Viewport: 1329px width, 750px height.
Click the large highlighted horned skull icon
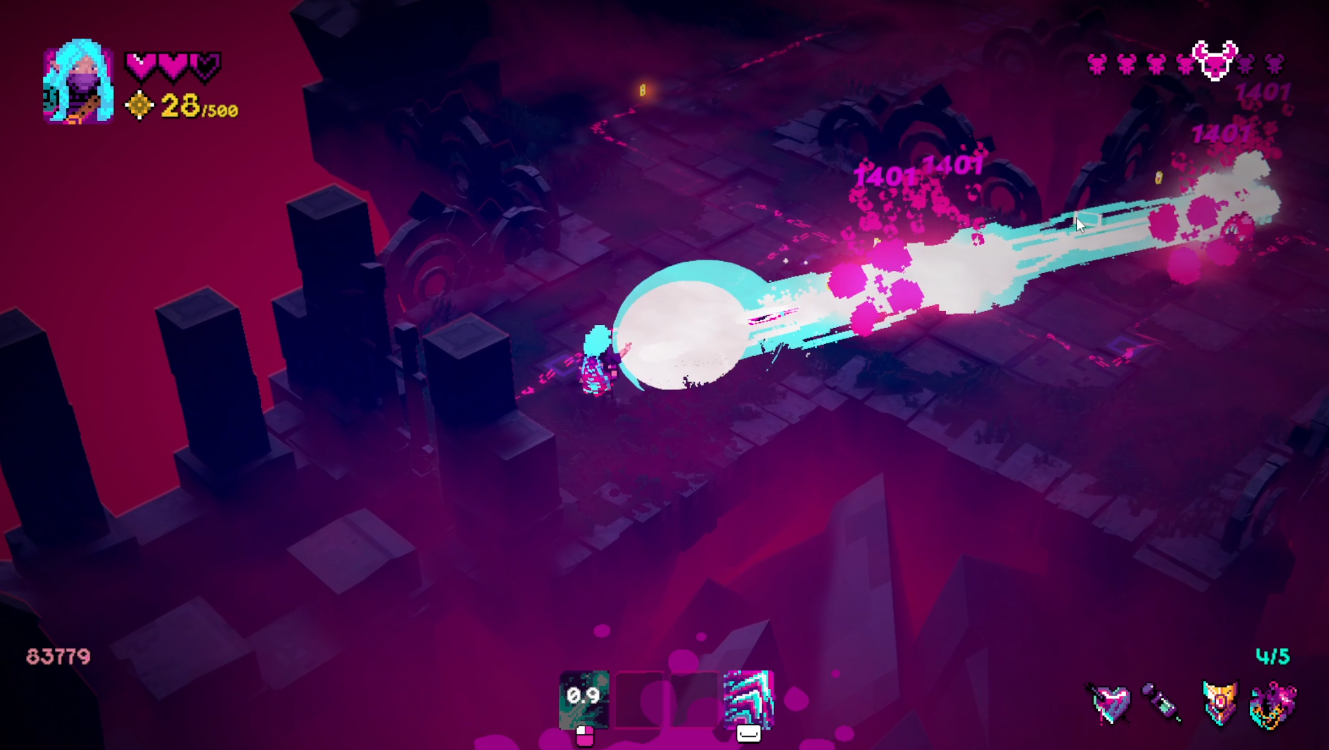[1215, 62]
